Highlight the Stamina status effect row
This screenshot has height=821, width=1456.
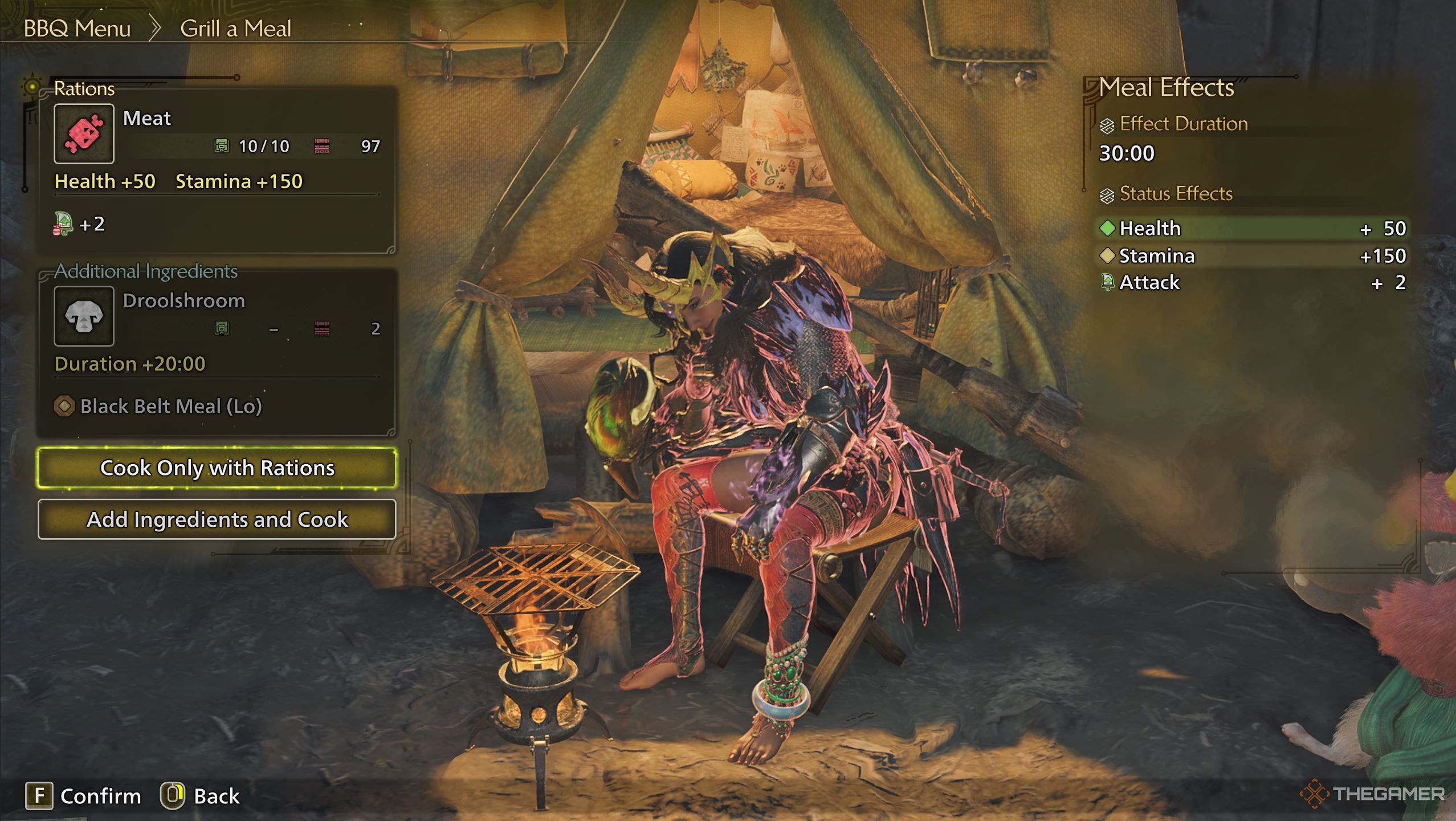[x=1253, y=256]
